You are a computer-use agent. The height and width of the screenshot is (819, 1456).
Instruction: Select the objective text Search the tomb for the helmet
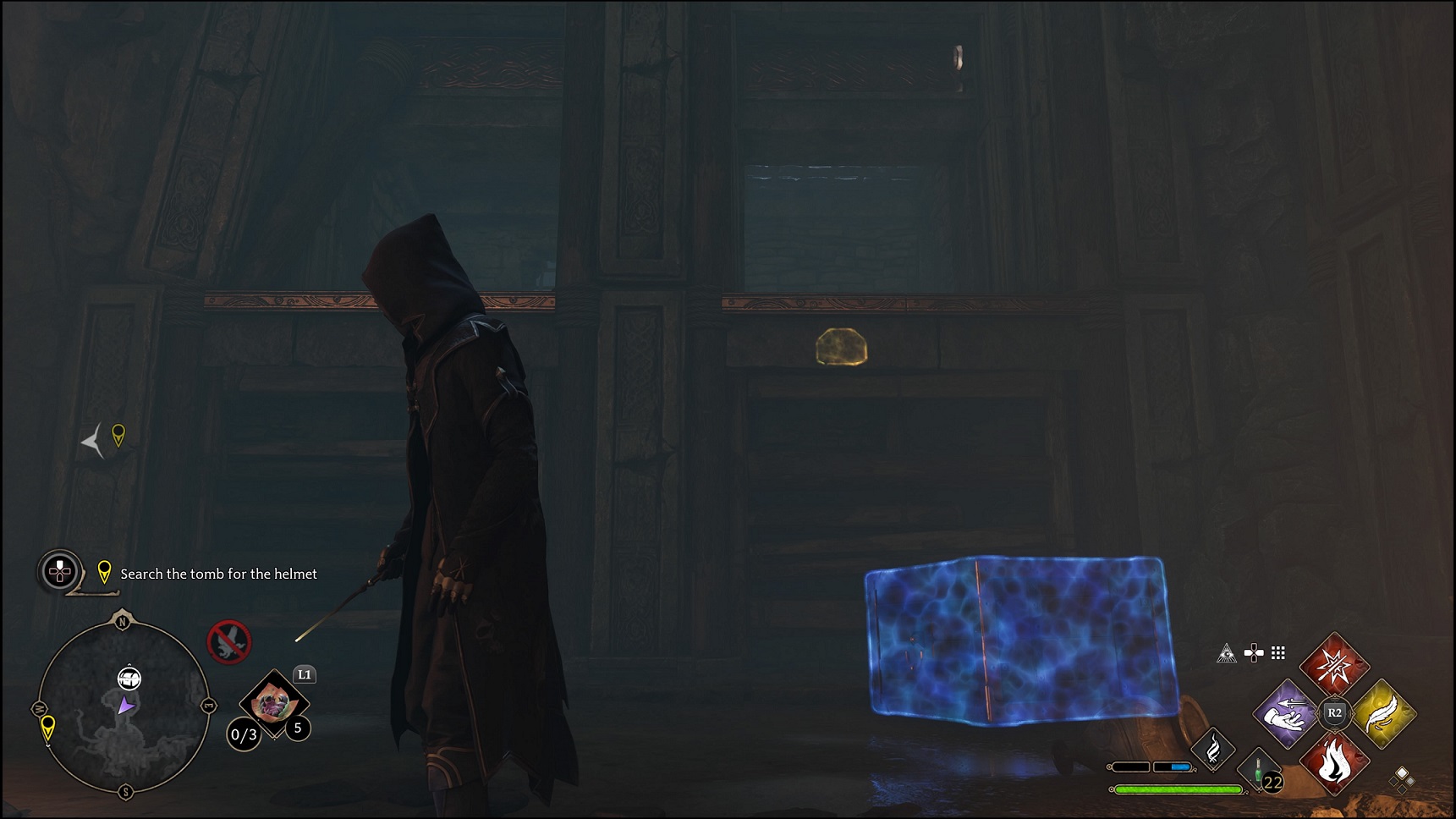tap(217, 574)
